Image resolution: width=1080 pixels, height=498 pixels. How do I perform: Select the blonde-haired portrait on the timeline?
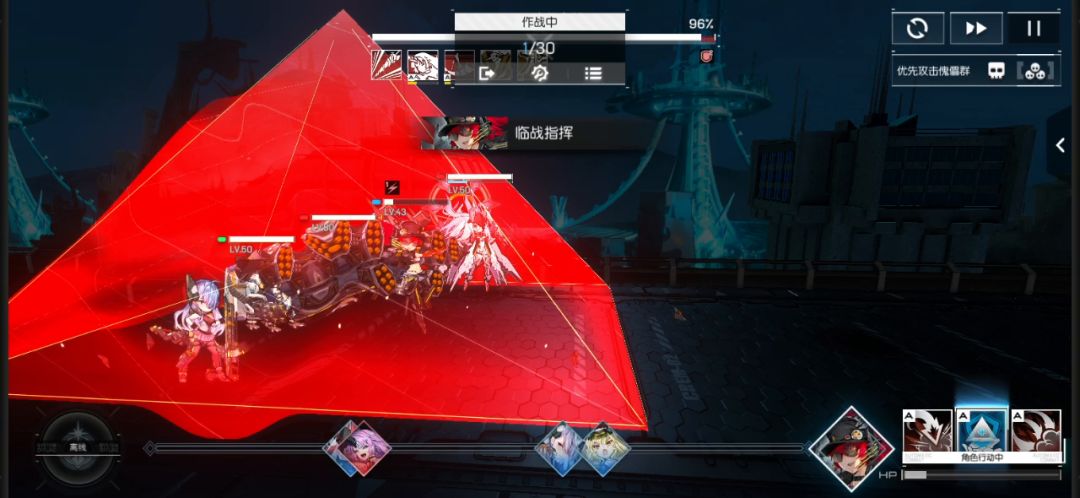pyautogui.click(x=606, y=447)
